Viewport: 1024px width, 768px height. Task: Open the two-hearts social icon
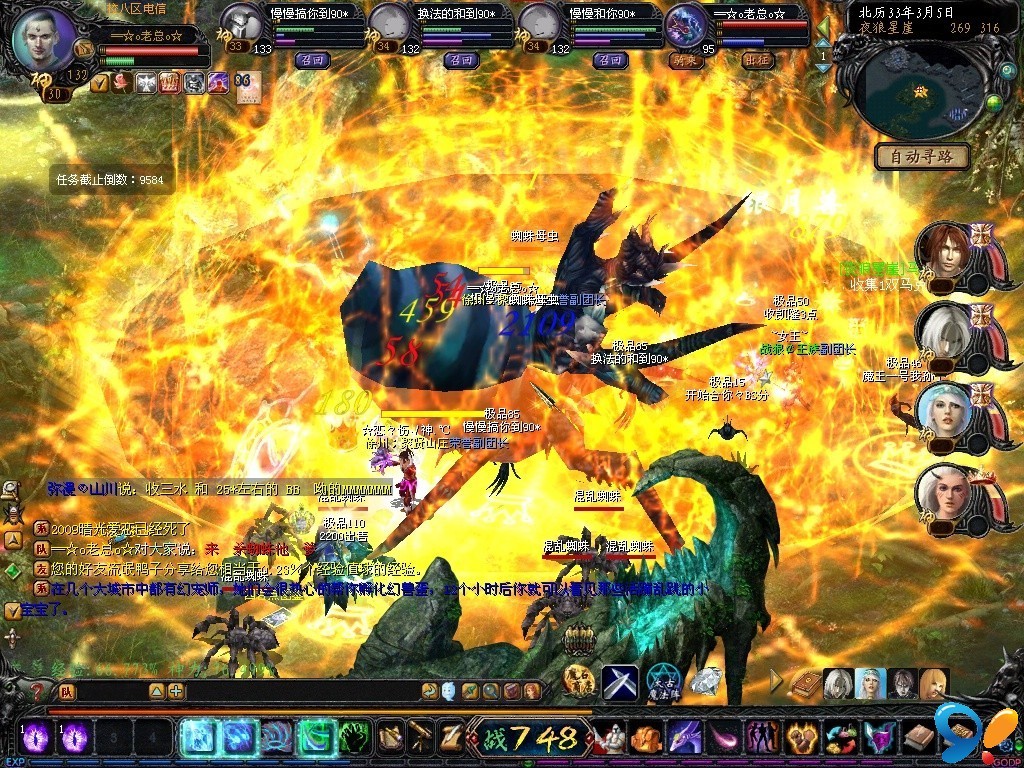(762, 738)
